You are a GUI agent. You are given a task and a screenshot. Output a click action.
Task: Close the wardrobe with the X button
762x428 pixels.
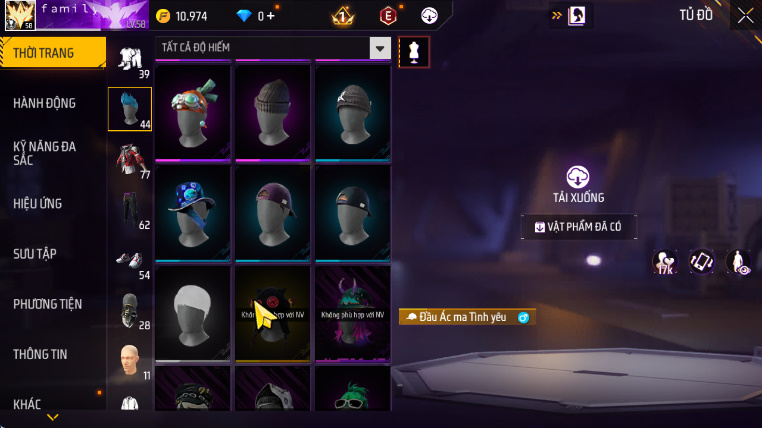pyautogui.click(x=745, y=15)
